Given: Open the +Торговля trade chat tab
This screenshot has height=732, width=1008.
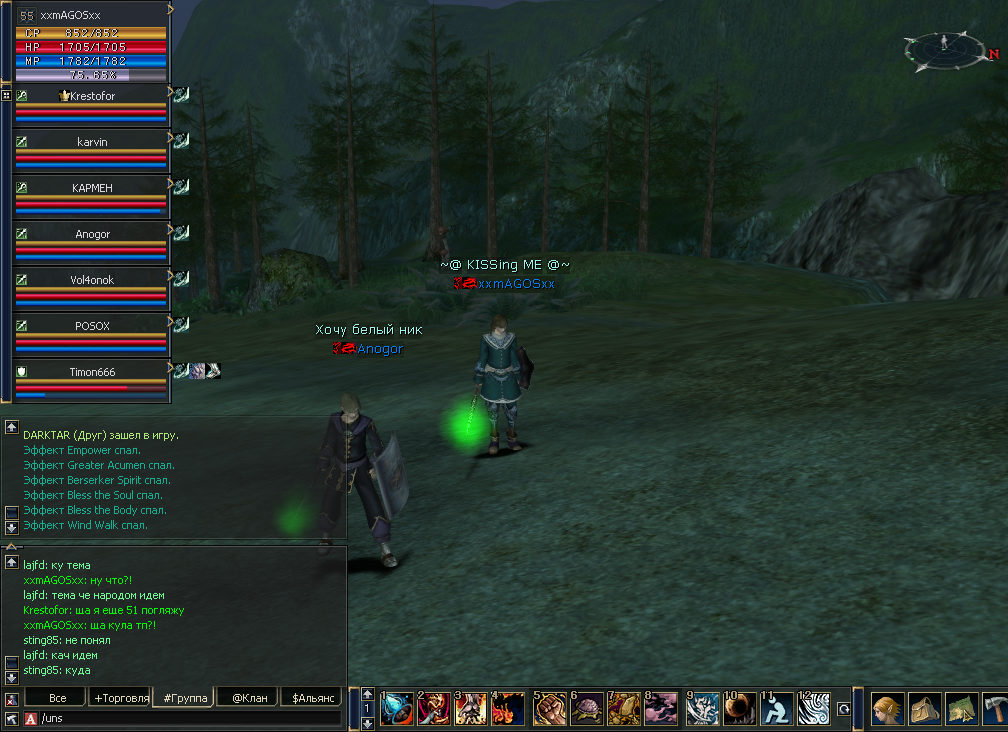Looking at the screenshot, I should click(119, 698).
